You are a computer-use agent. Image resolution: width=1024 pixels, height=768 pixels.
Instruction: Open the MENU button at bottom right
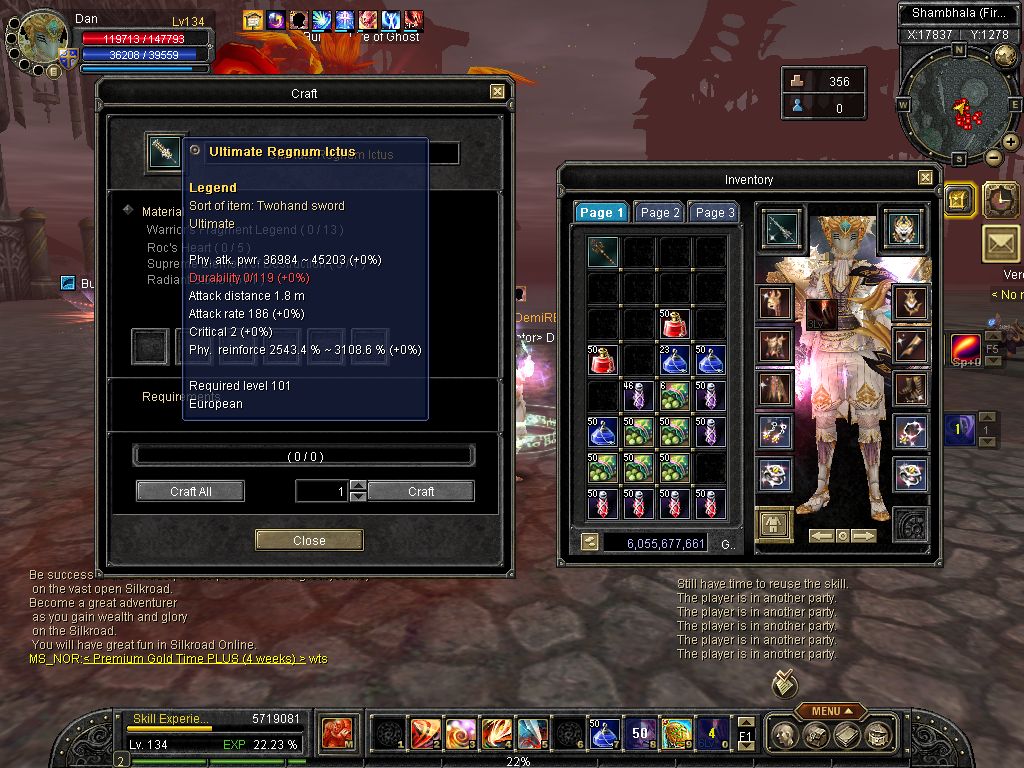click(832, 711)
